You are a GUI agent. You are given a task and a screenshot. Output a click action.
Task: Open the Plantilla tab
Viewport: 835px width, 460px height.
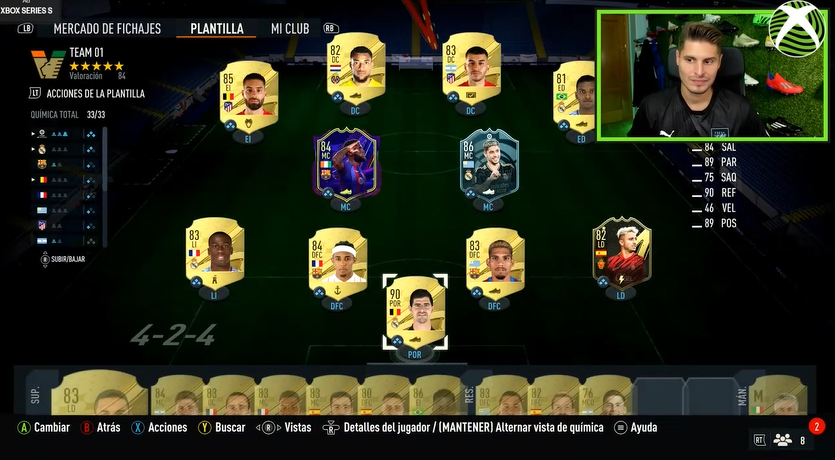tap(217, 28)
